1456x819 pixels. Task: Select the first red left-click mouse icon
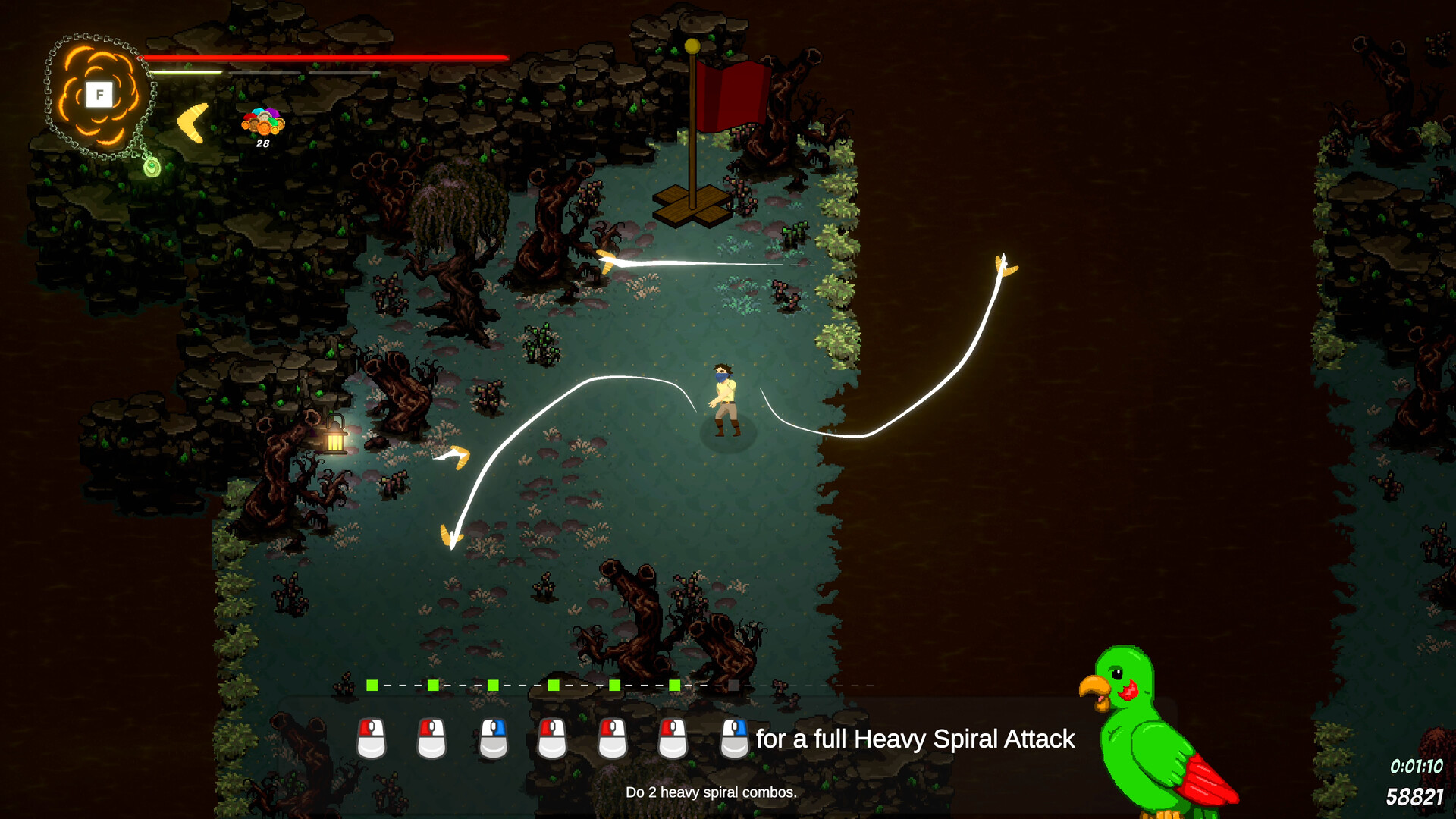372,736
